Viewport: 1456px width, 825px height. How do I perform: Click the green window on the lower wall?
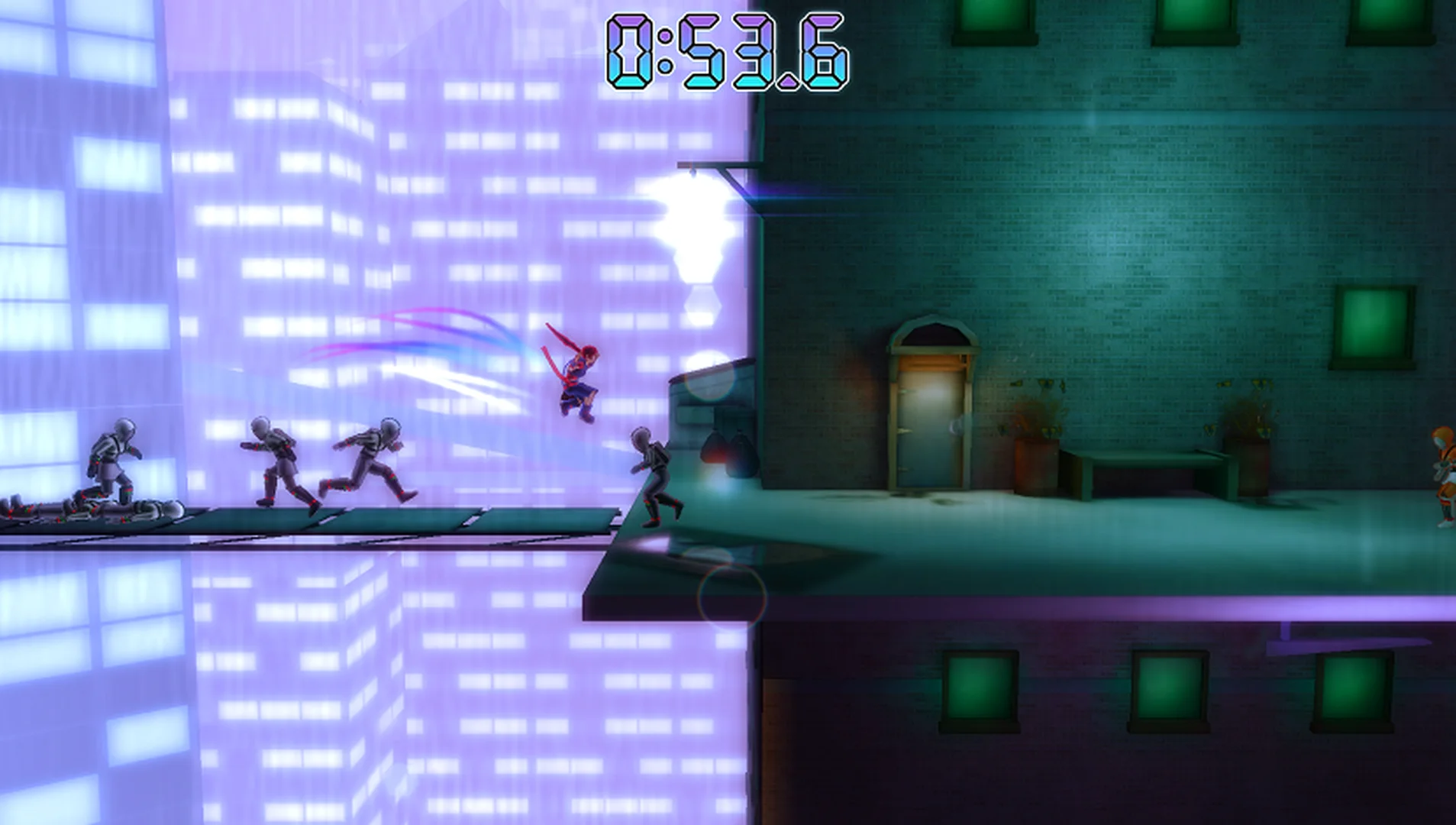(x=981, y=687)
